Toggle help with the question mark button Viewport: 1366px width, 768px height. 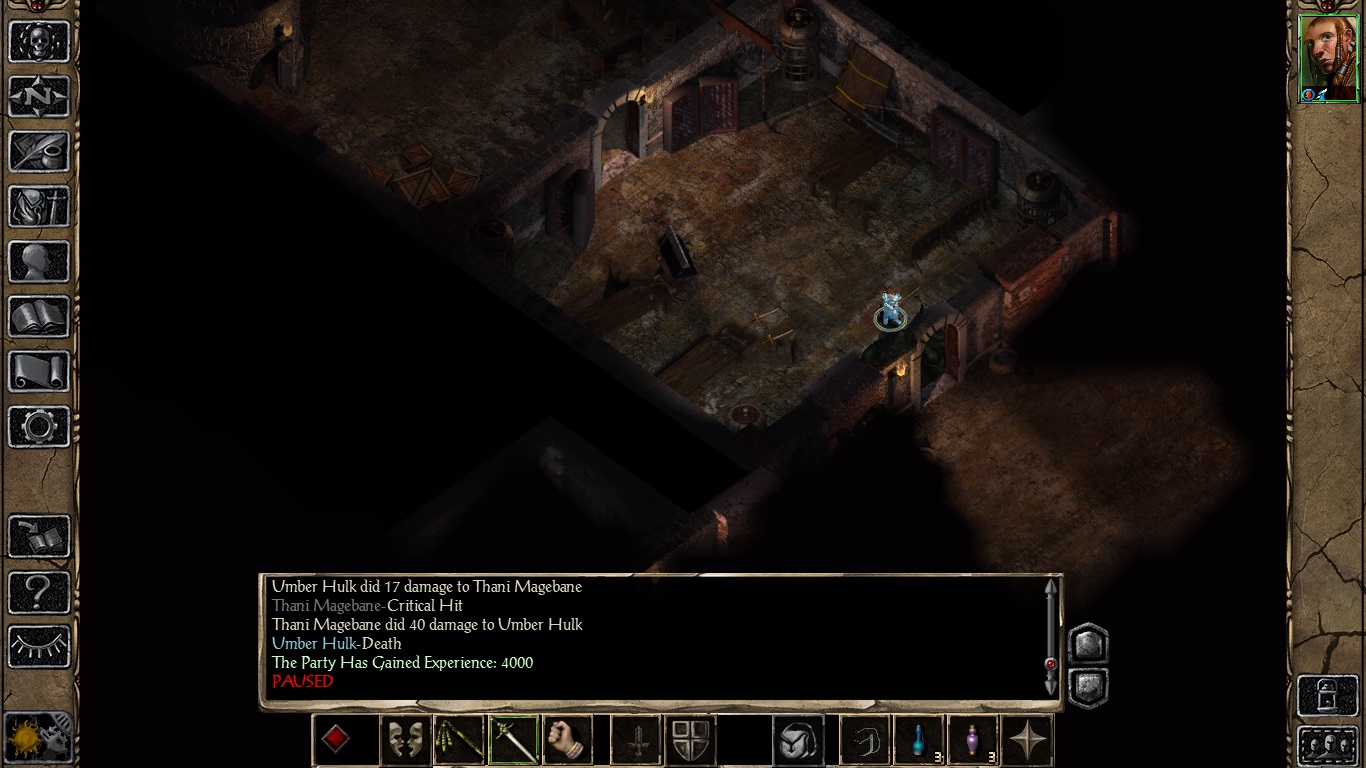(x=39, y=592)
